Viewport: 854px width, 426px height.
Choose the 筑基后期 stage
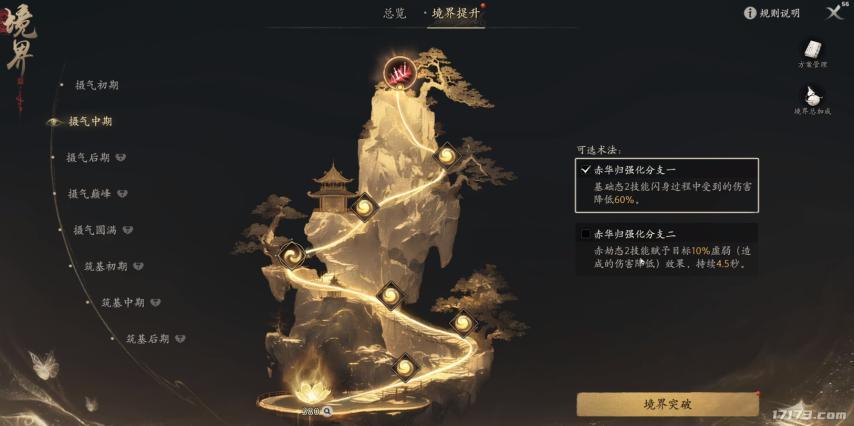point(147,339)
